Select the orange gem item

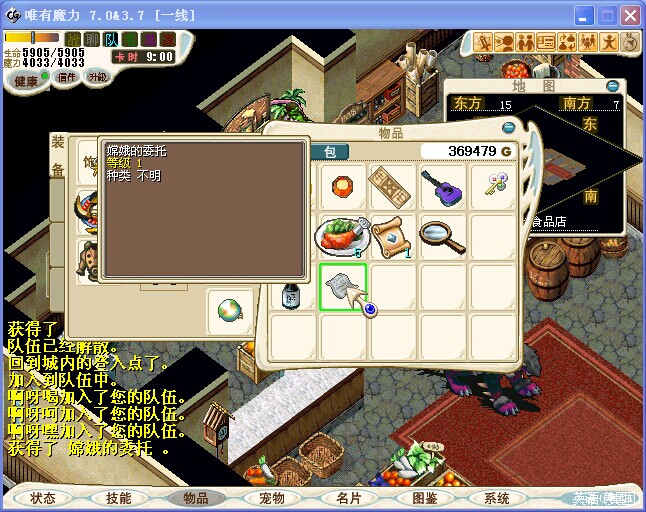(x=342, y=187)
